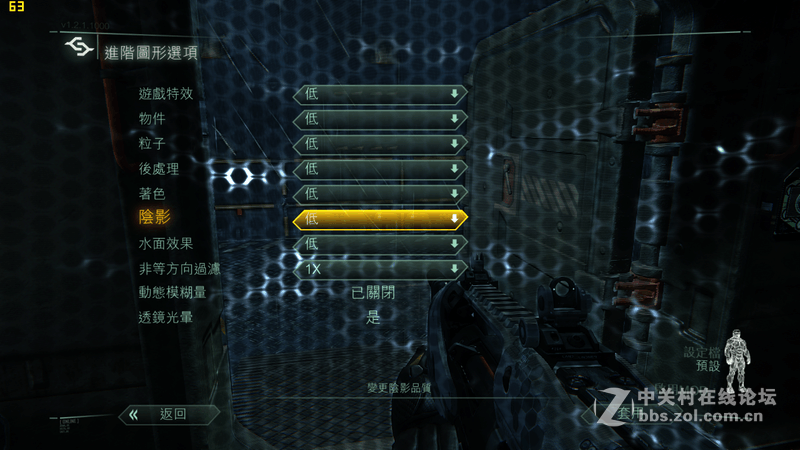The width and height of the screenshot is (800, 450).
Task: Change the 水面效果 quality dropdown
Action: click(380, 244)
